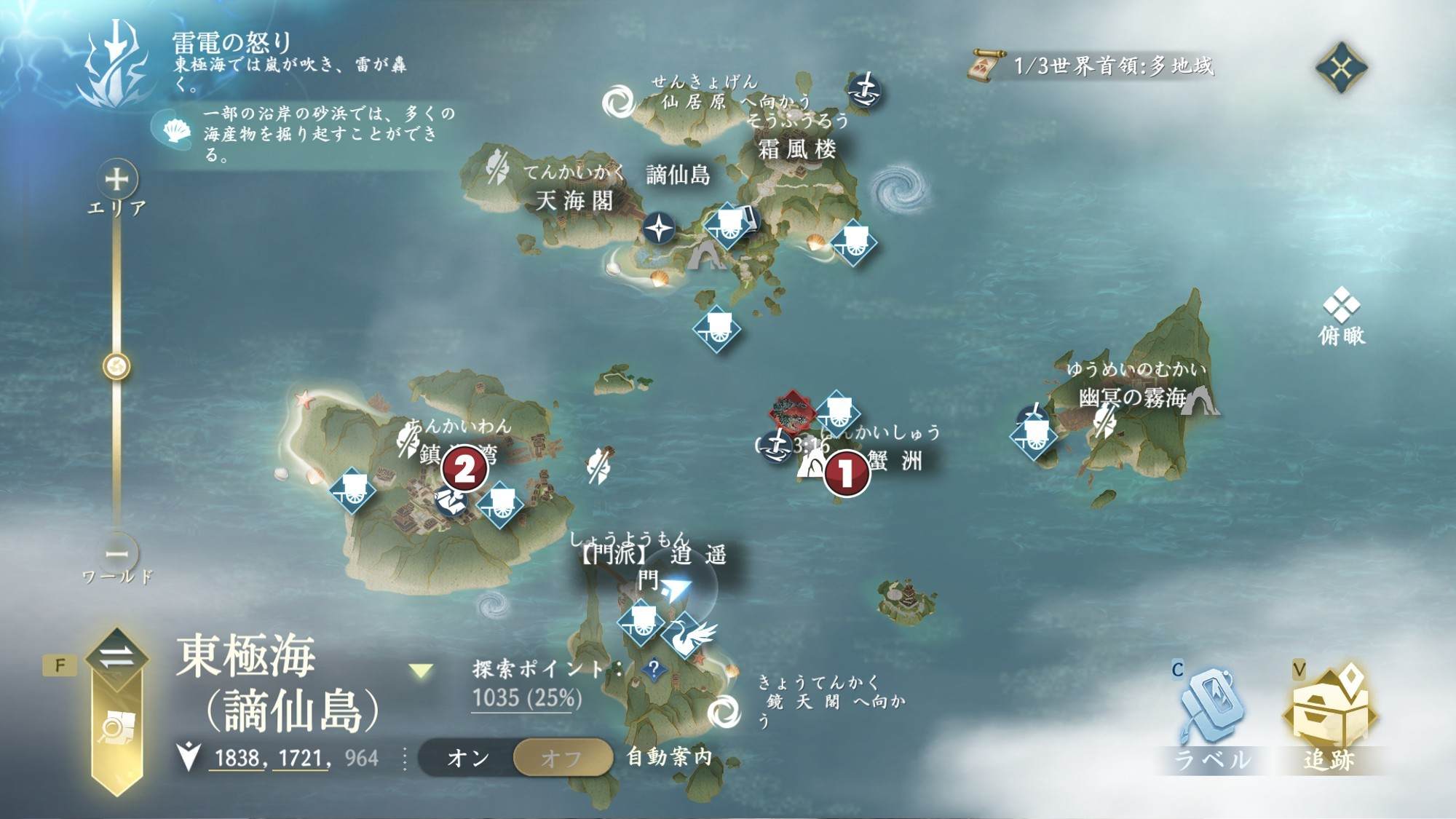This screenshot has width=1456, height=819.
Task: Select the crane marker by 逍遥門
Action: click(x=687, y=636)
